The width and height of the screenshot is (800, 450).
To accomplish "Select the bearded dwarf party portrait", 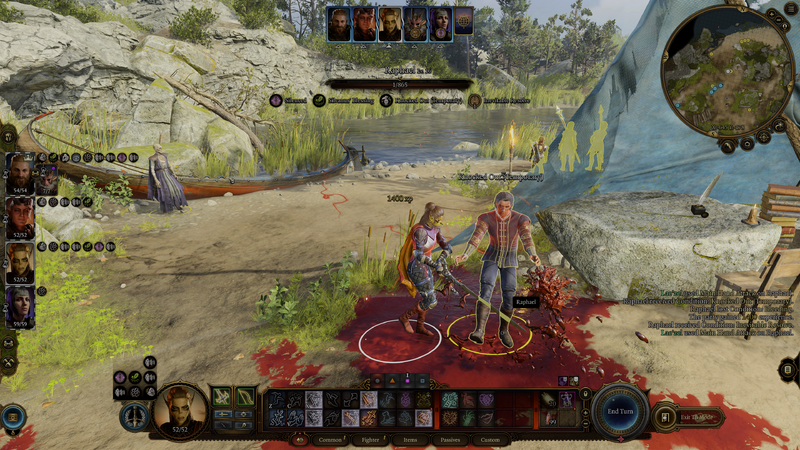I will click(20, 173).
